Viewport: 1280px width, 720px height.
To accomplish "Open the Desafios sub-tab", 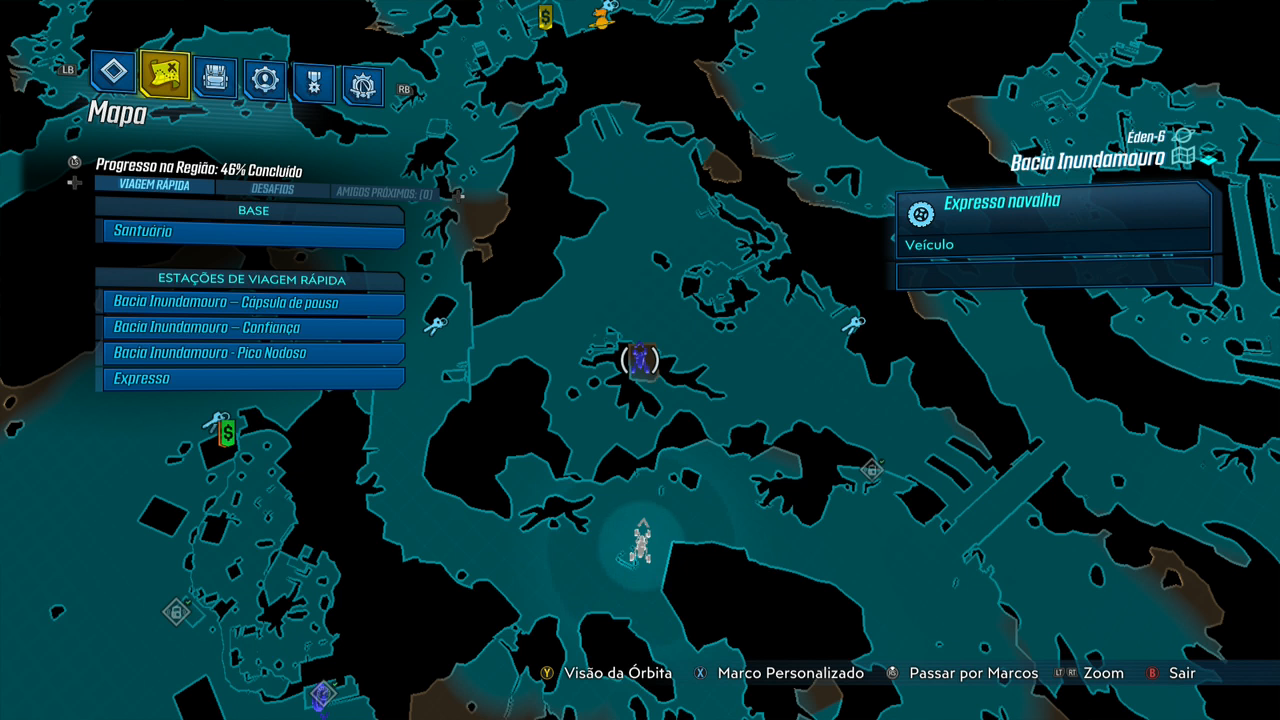I will click(x=272, y=189).
